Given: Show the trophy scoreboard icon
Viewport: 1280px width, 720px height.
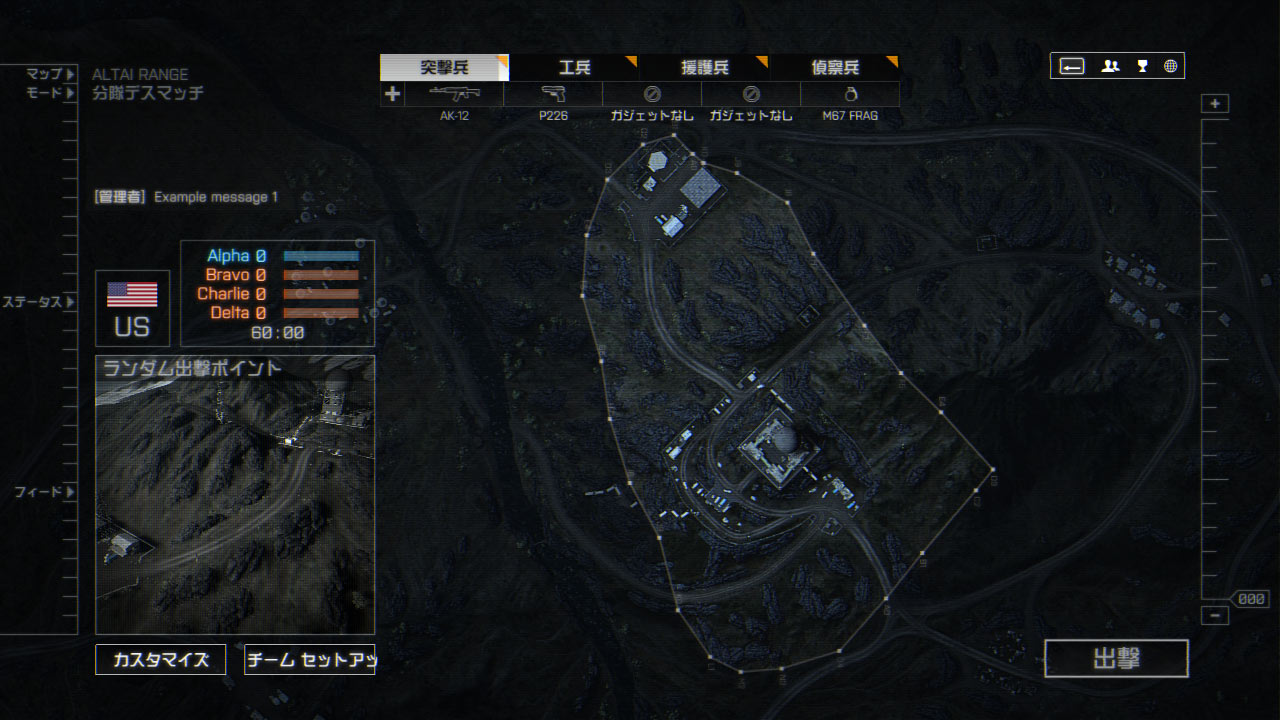Looking at the screenshot, I should [1142, 66].
